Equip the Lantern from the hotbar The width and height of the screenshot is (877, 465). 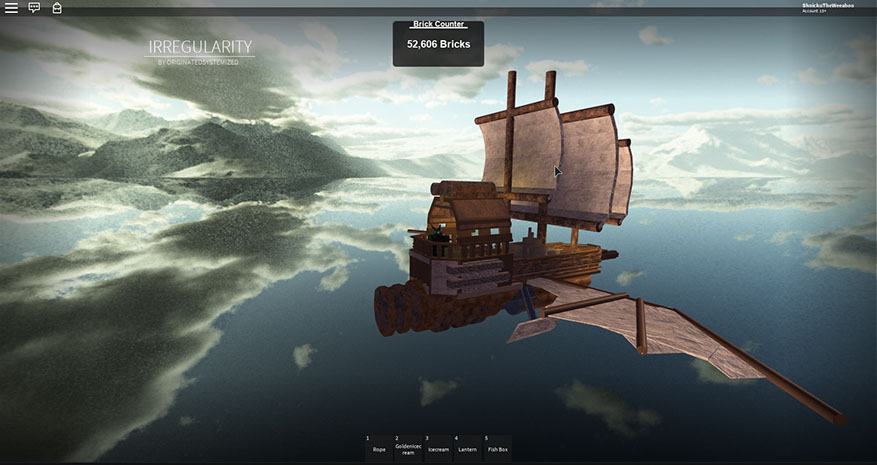467,447
